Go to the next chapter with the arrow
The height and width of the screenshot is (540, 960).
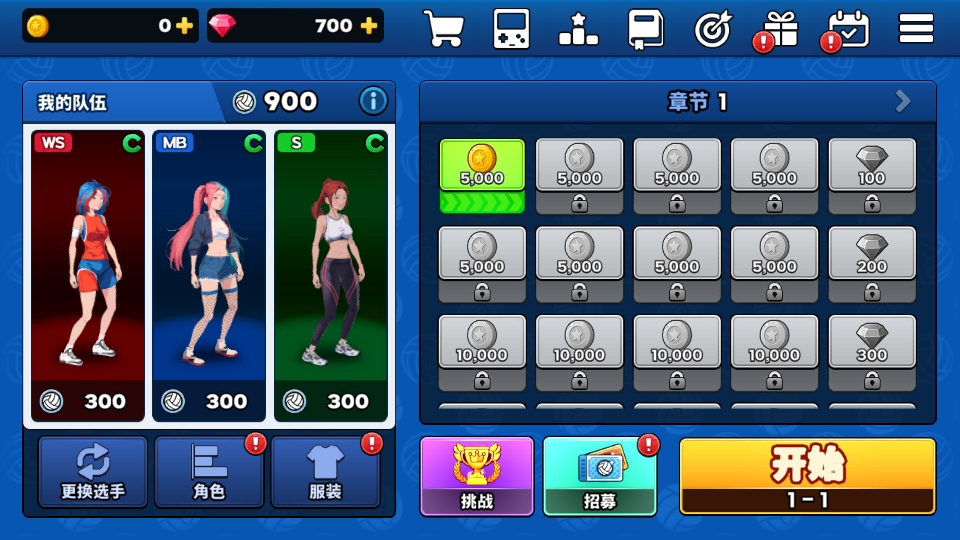903,101
